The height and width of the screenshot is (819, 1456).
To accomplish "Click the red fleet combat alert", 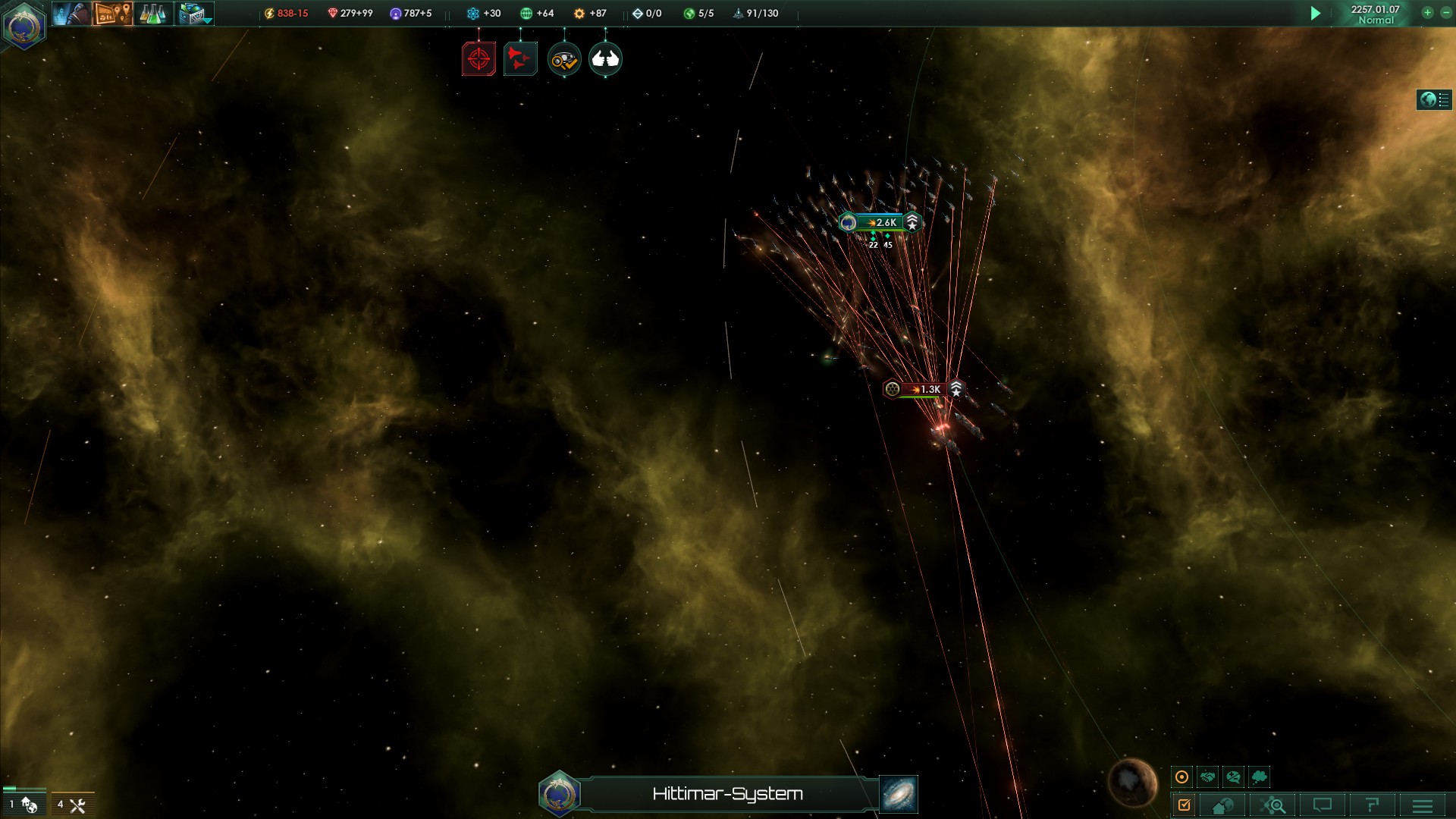I will [520, 59].
